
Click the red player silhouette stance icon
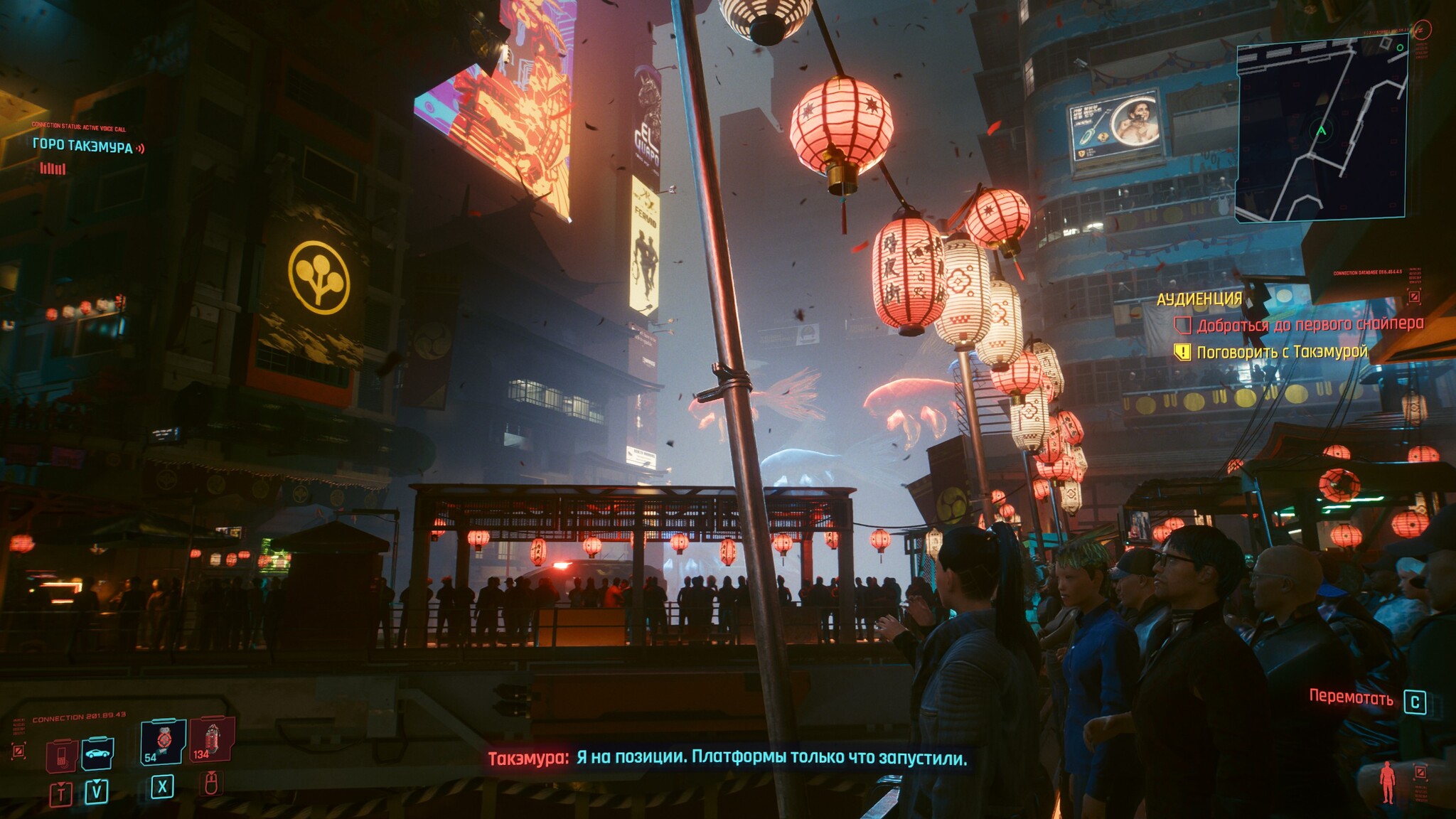tap(1387, 782)
